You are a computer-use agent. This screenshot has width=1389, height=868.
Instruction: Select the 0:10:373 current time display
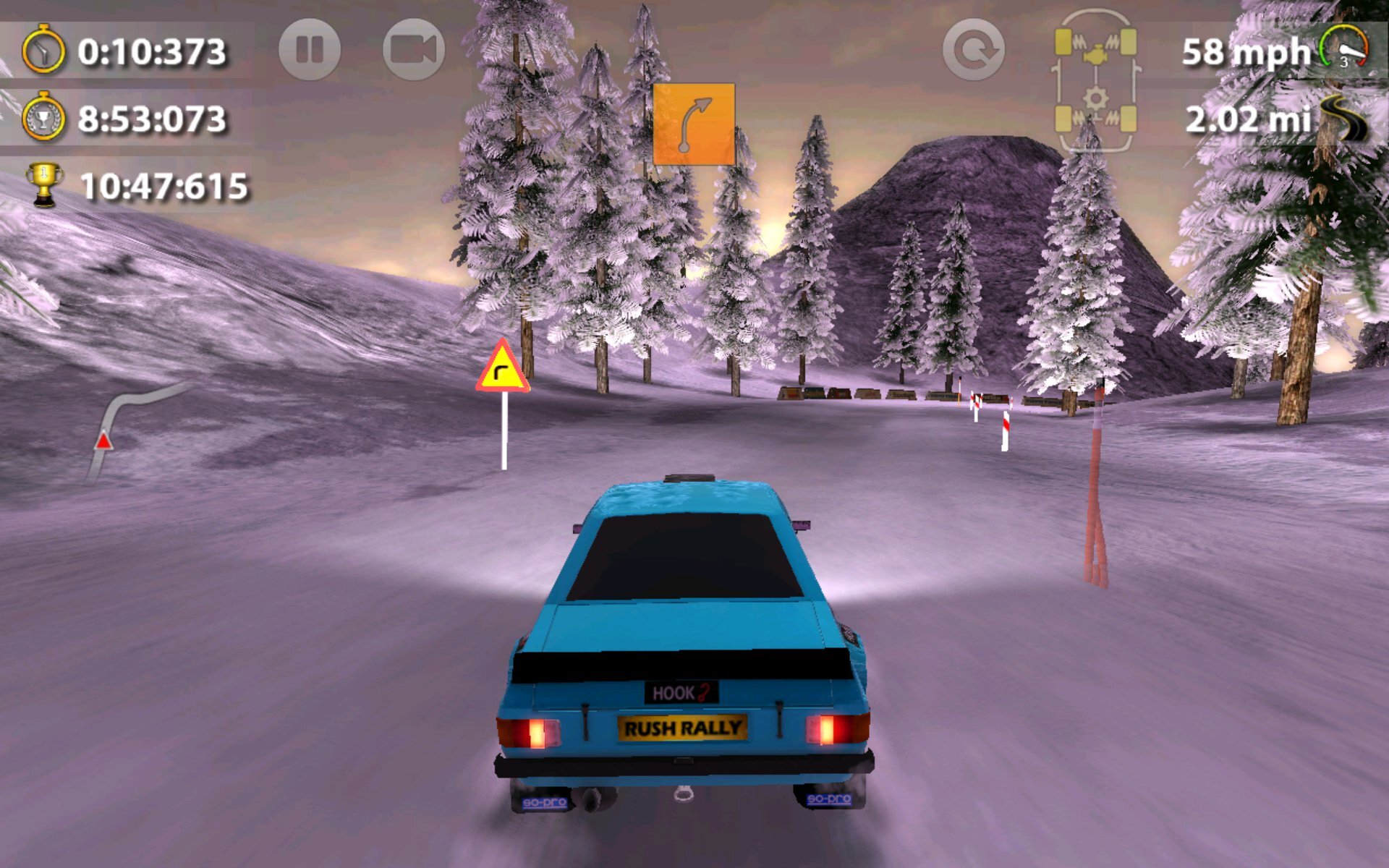(152, 51)
